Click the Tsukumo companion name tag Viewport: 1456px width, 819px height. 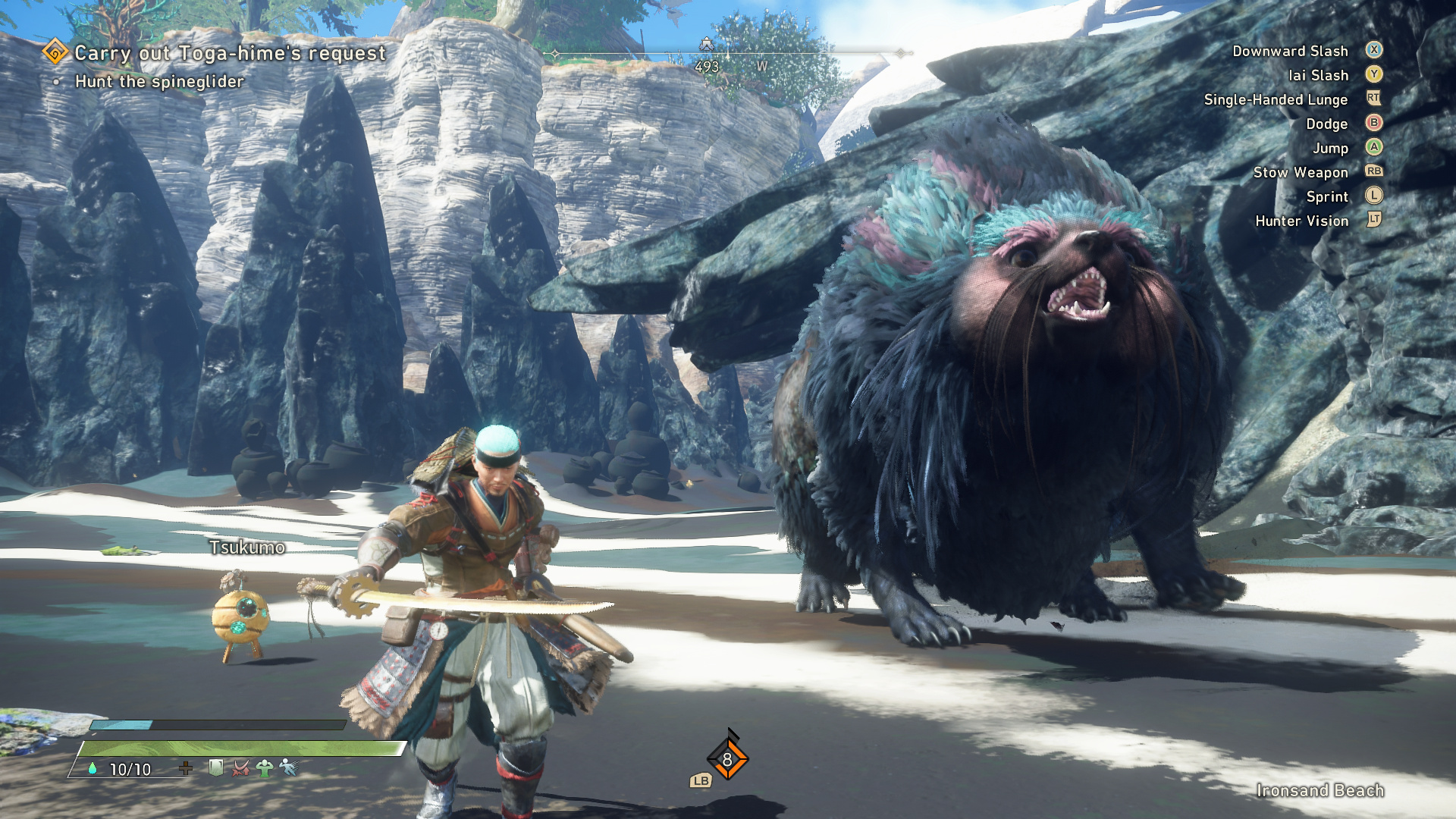coord(247,547)
